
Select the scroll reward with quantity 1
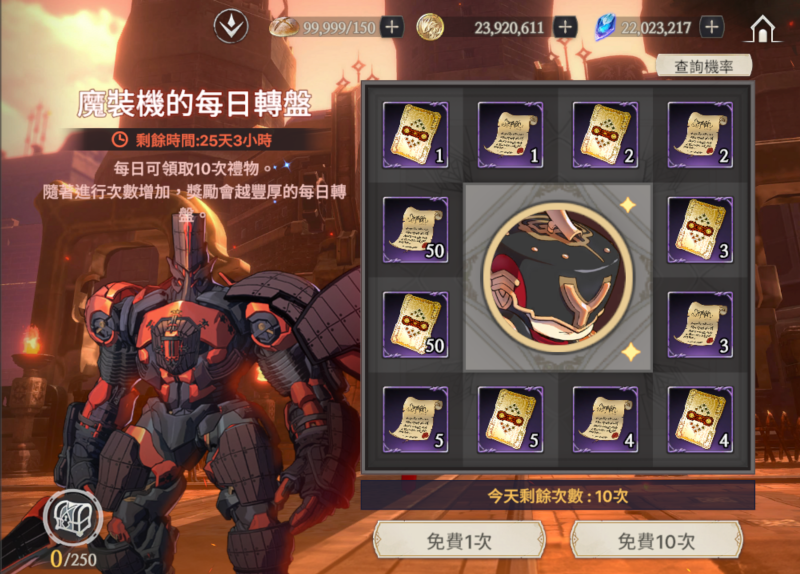510,135
